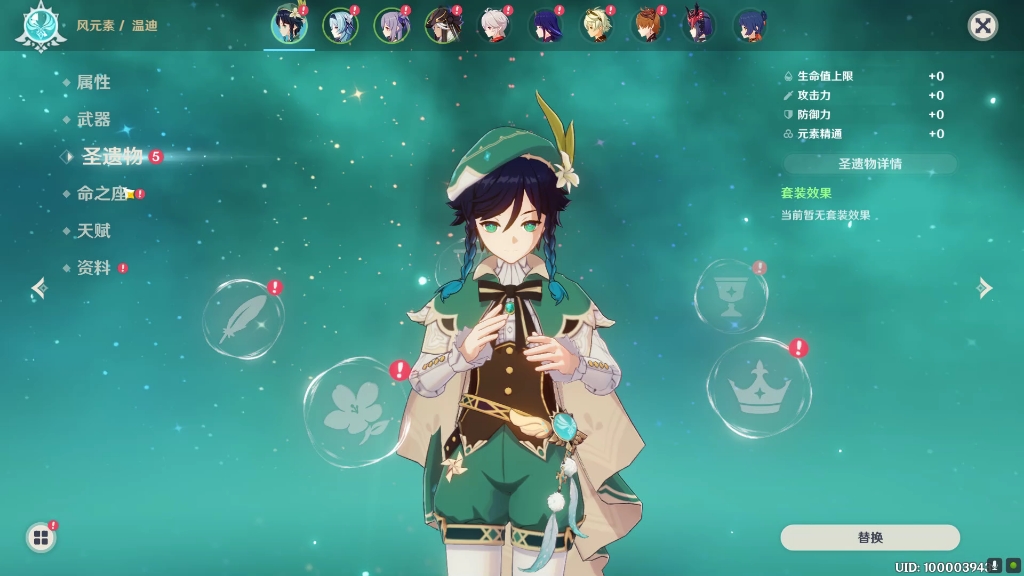Click the crown circlet artifact slot
This screenshot has height=576, width=1024.
point(759,388)
